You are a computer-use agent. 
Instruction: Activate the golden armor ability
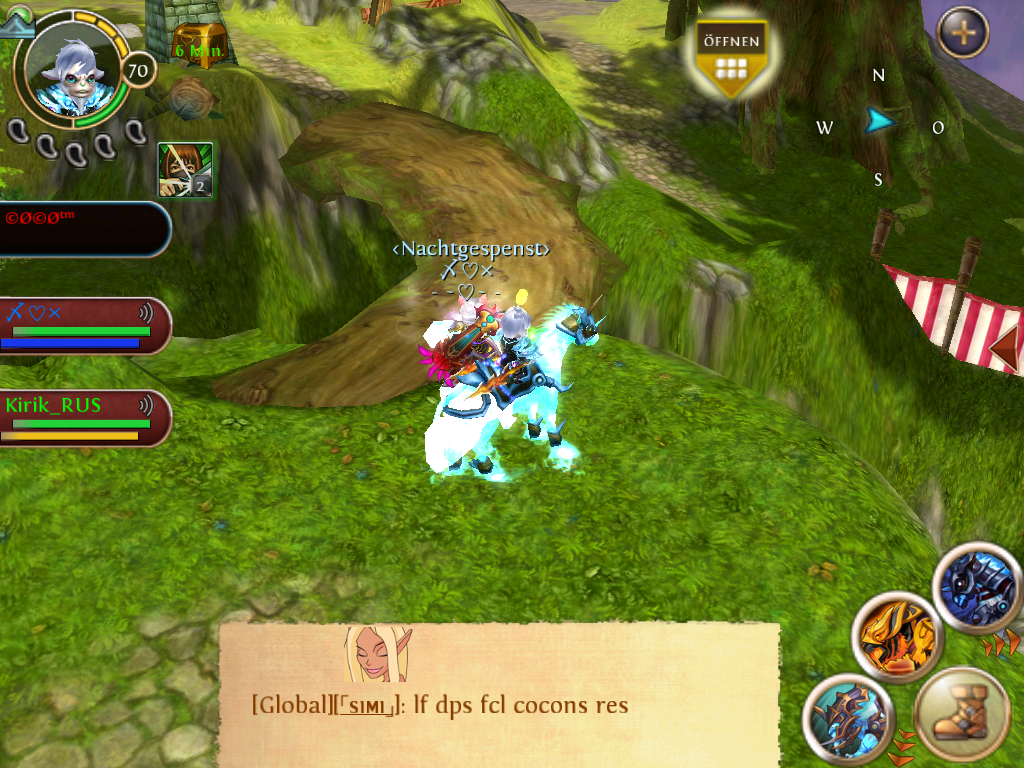(897, 634)
